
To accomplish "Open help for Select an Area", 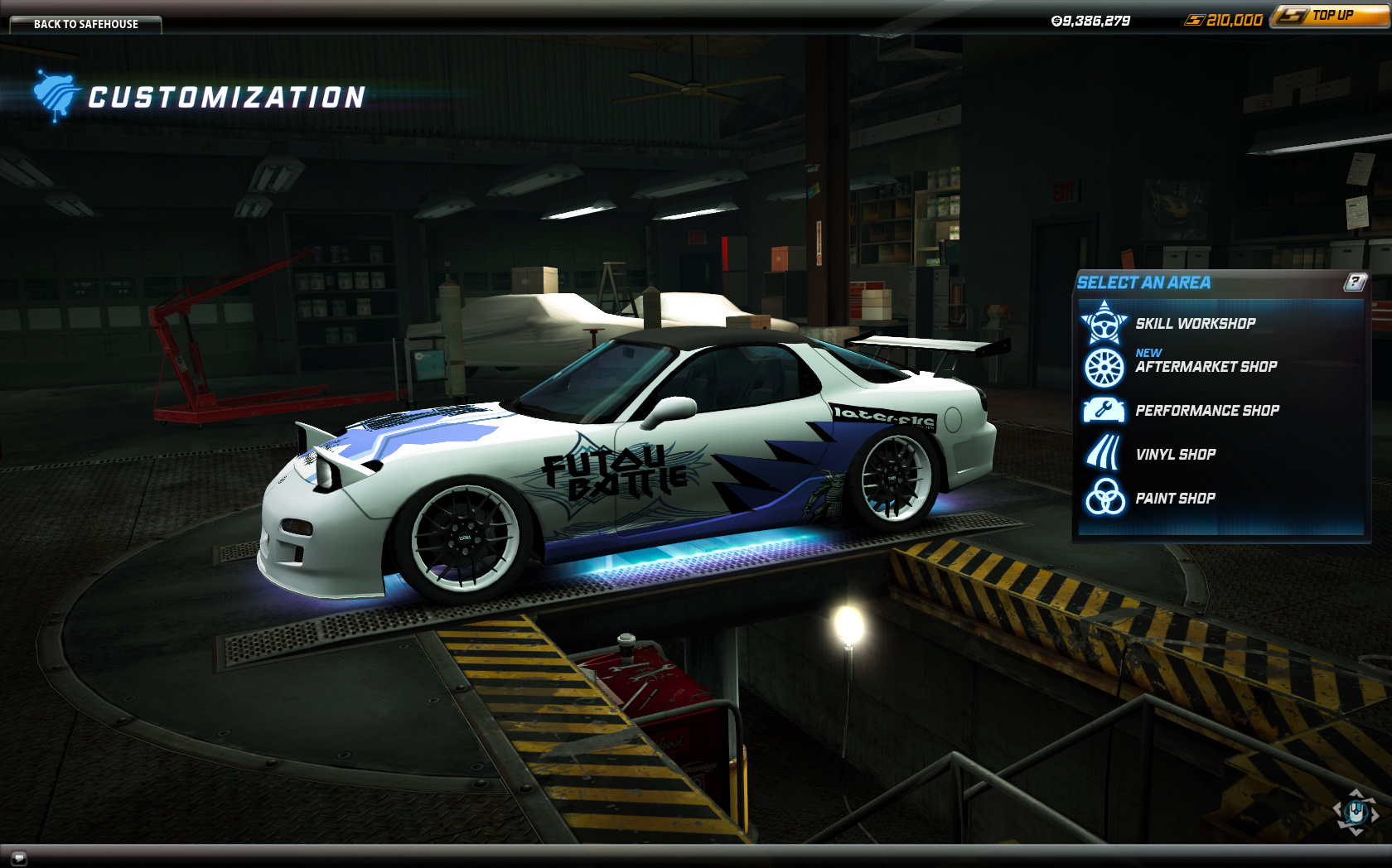I will [1354, 282].
